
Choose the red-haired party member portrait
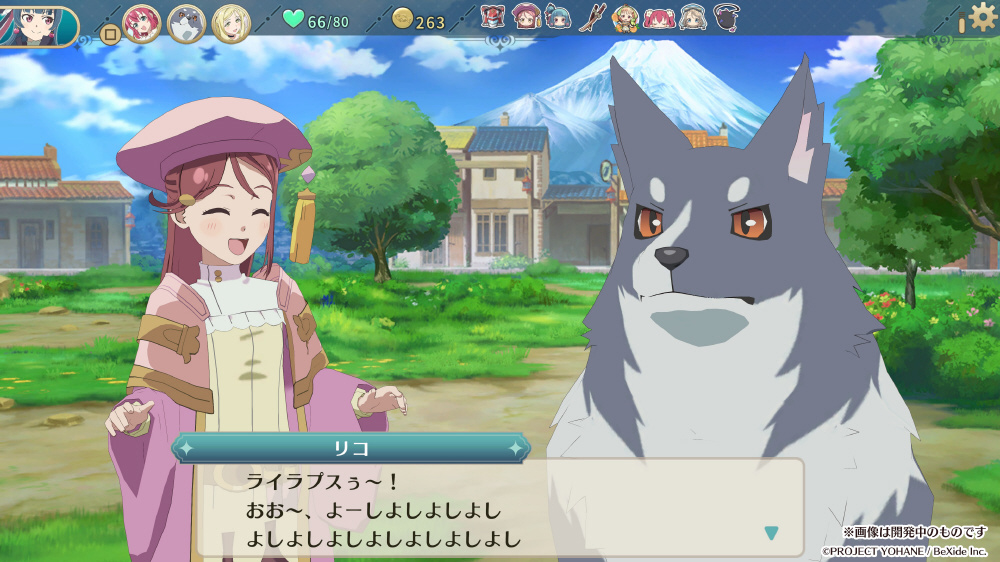[141, 23]
